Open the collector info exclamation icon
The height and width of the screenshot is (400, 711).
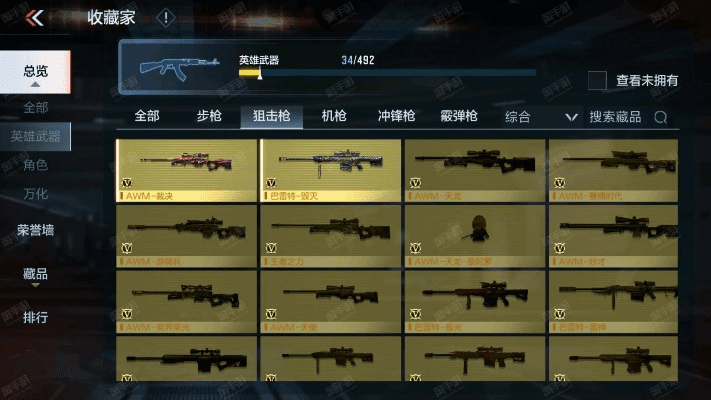point(166,17)
